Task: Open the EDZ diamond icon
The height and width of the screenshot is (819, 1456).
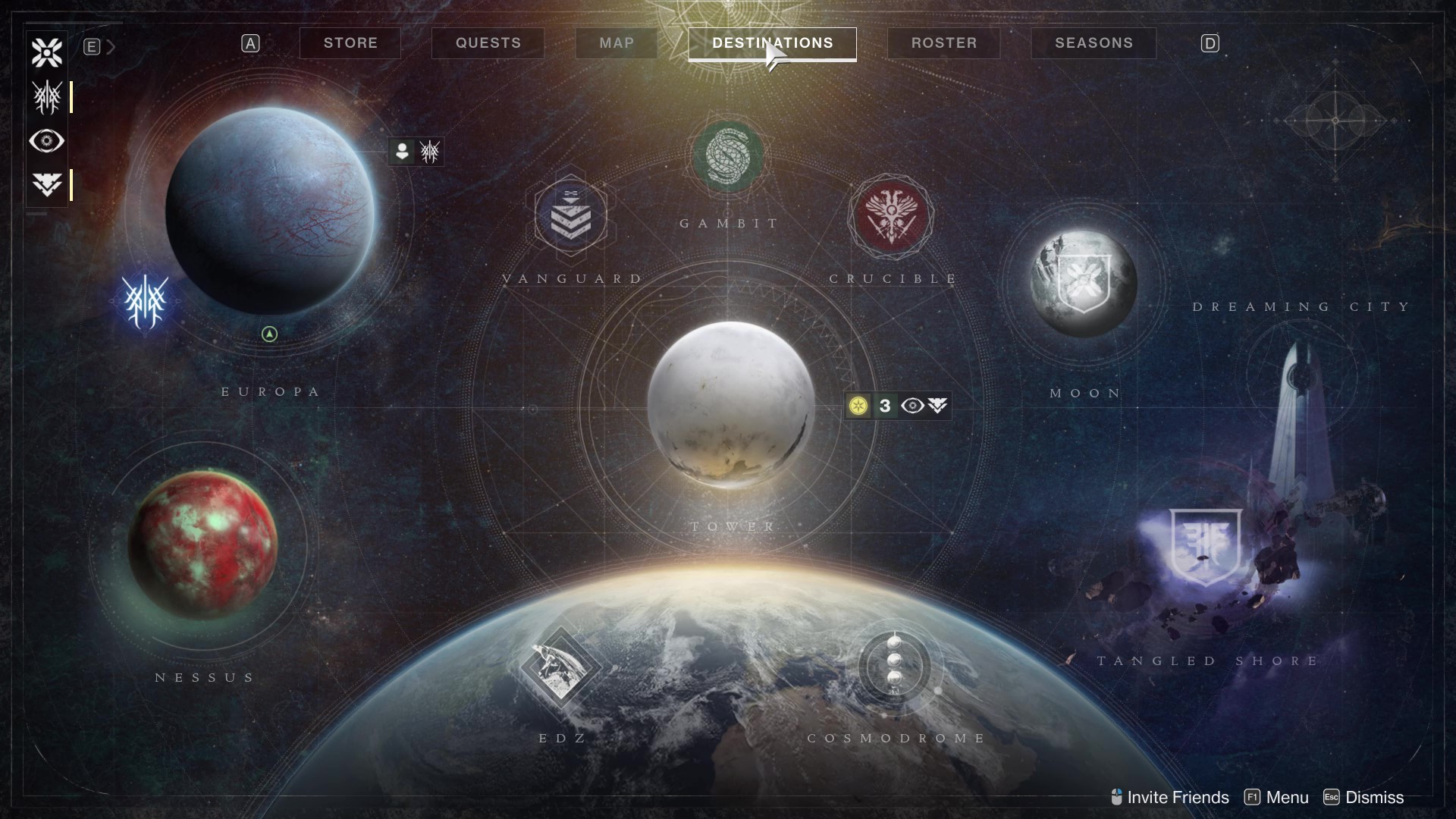Action: (x=560, y=668)
